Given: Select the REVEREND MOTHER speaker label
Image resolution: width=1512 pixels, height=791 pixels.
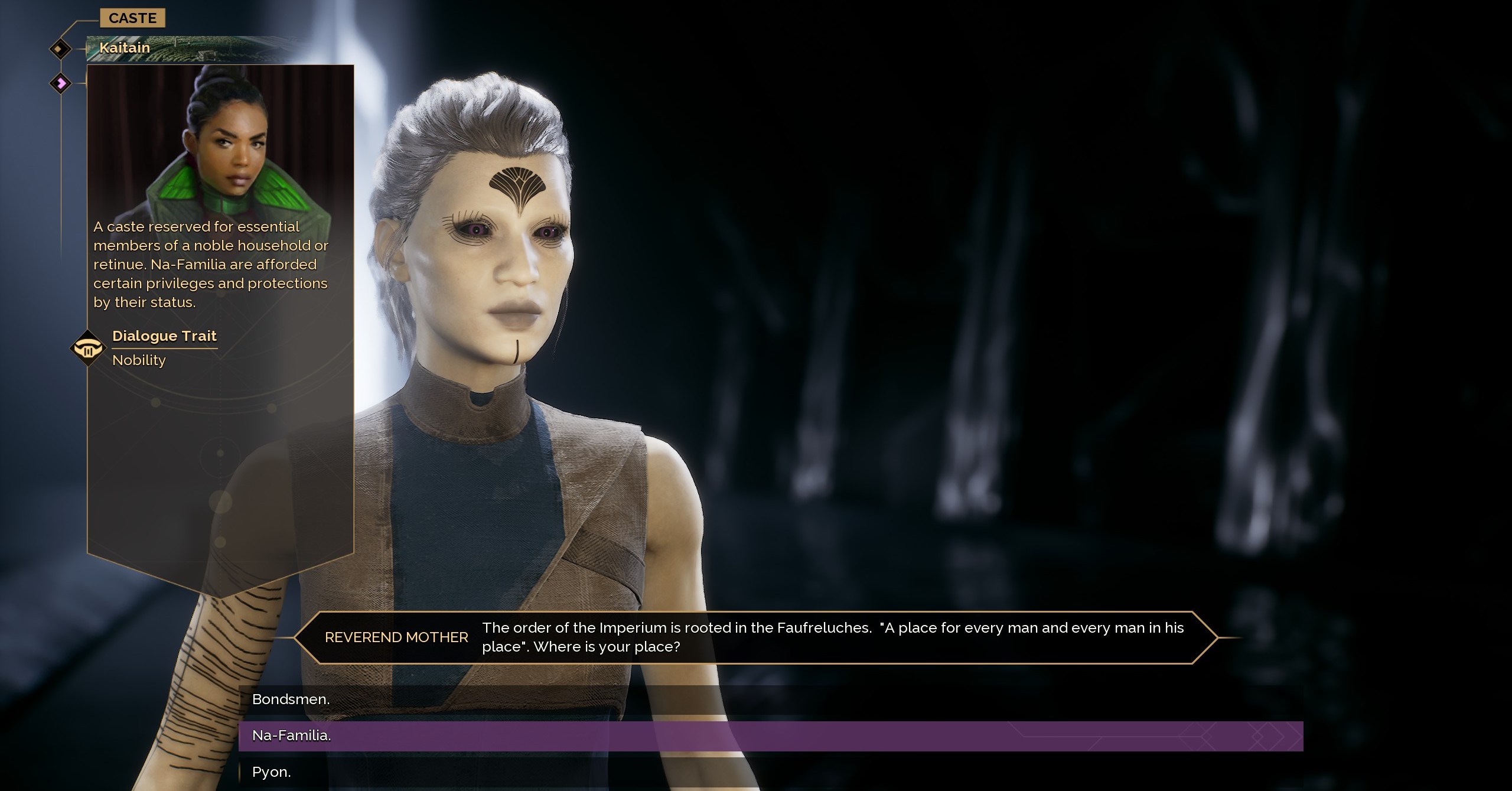Looking at the screenshot, I should [396, 637].
